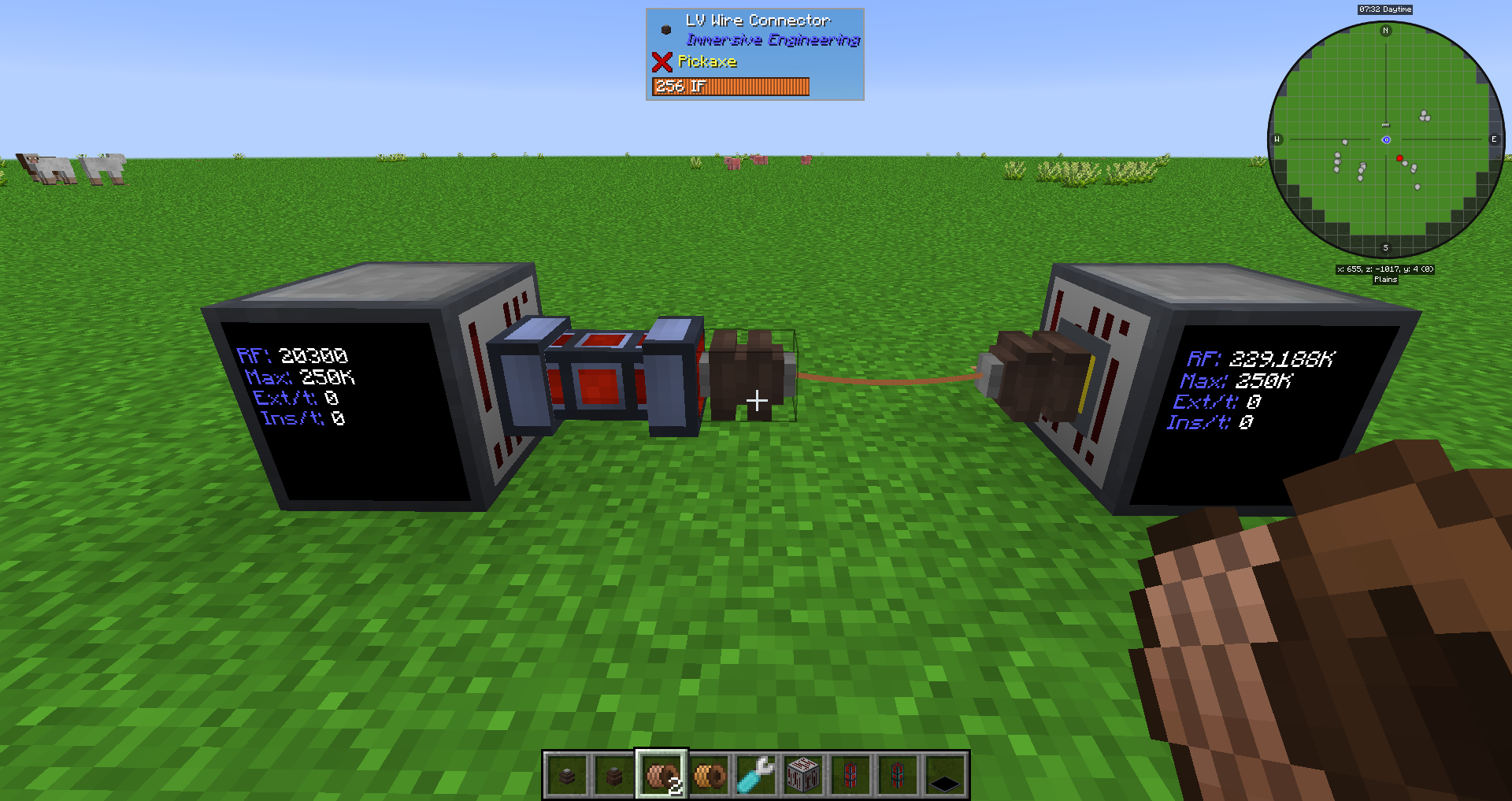This screenshot has height=801, width=1512.
Task: Click the S compass marker on the minimap
Action: click(x=1385, y=247)
